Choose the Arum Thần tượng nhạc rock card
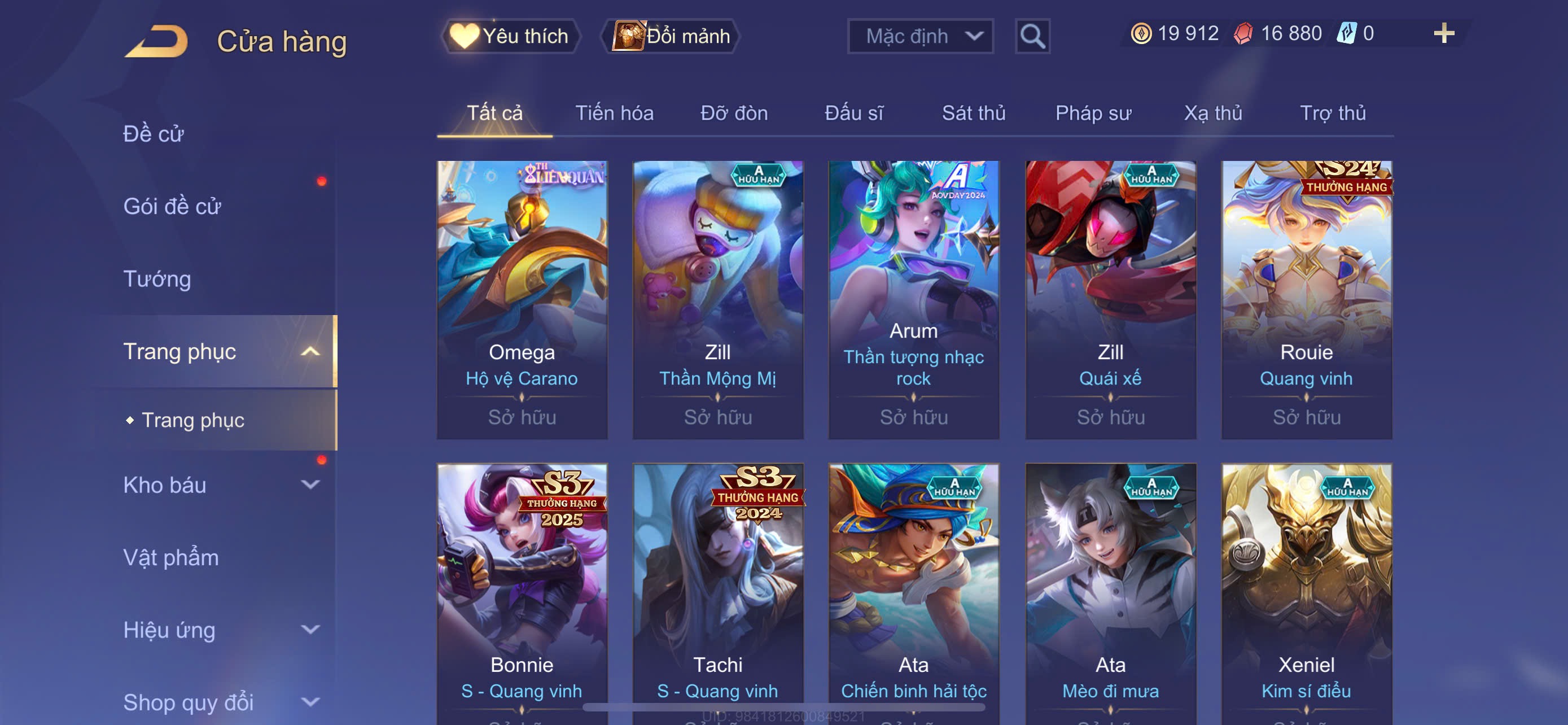Viewport: 1568px width, 725px height. click(x=913, y=298)
